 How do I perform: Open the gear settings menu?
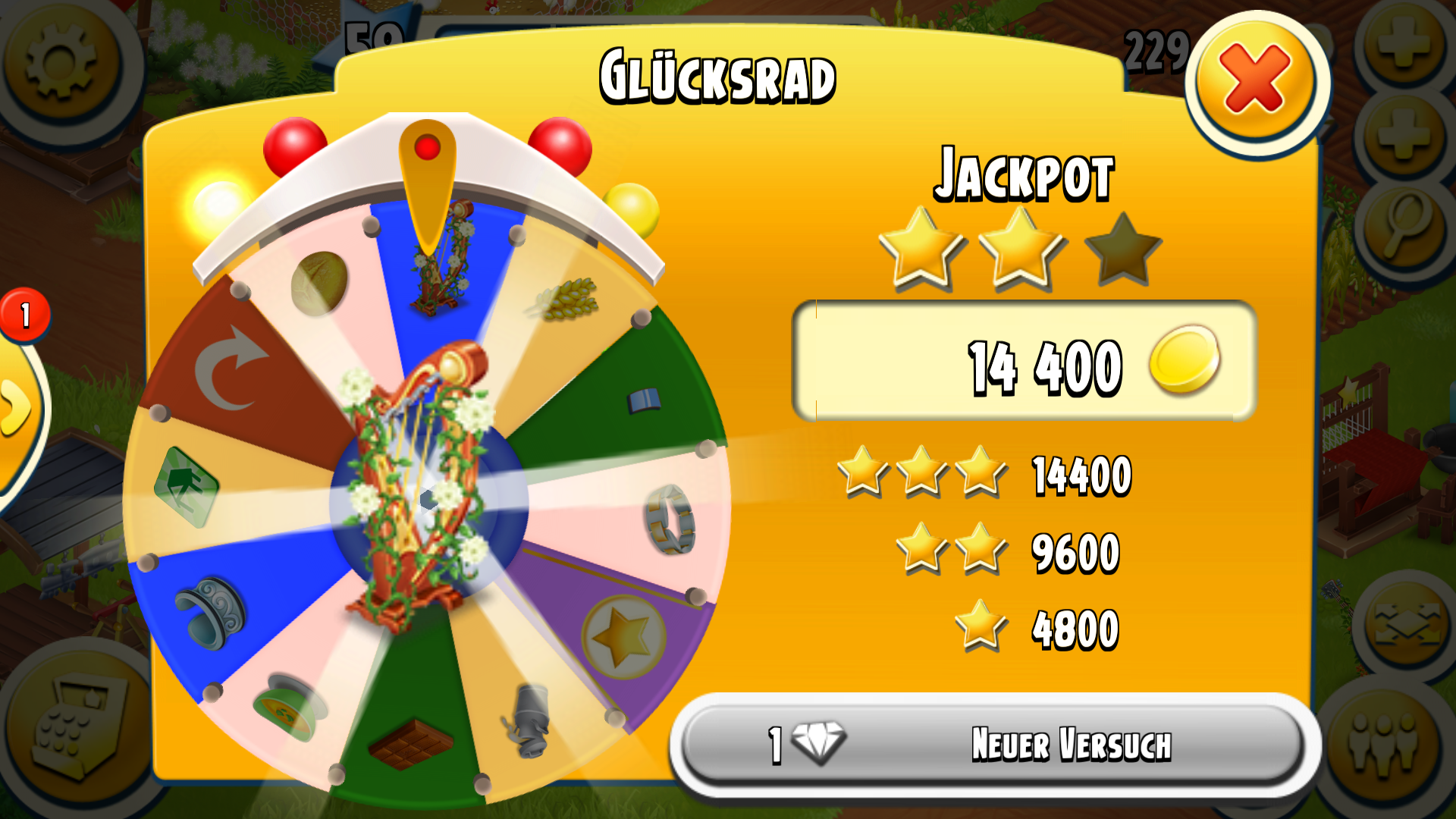(x=62, y=61)
